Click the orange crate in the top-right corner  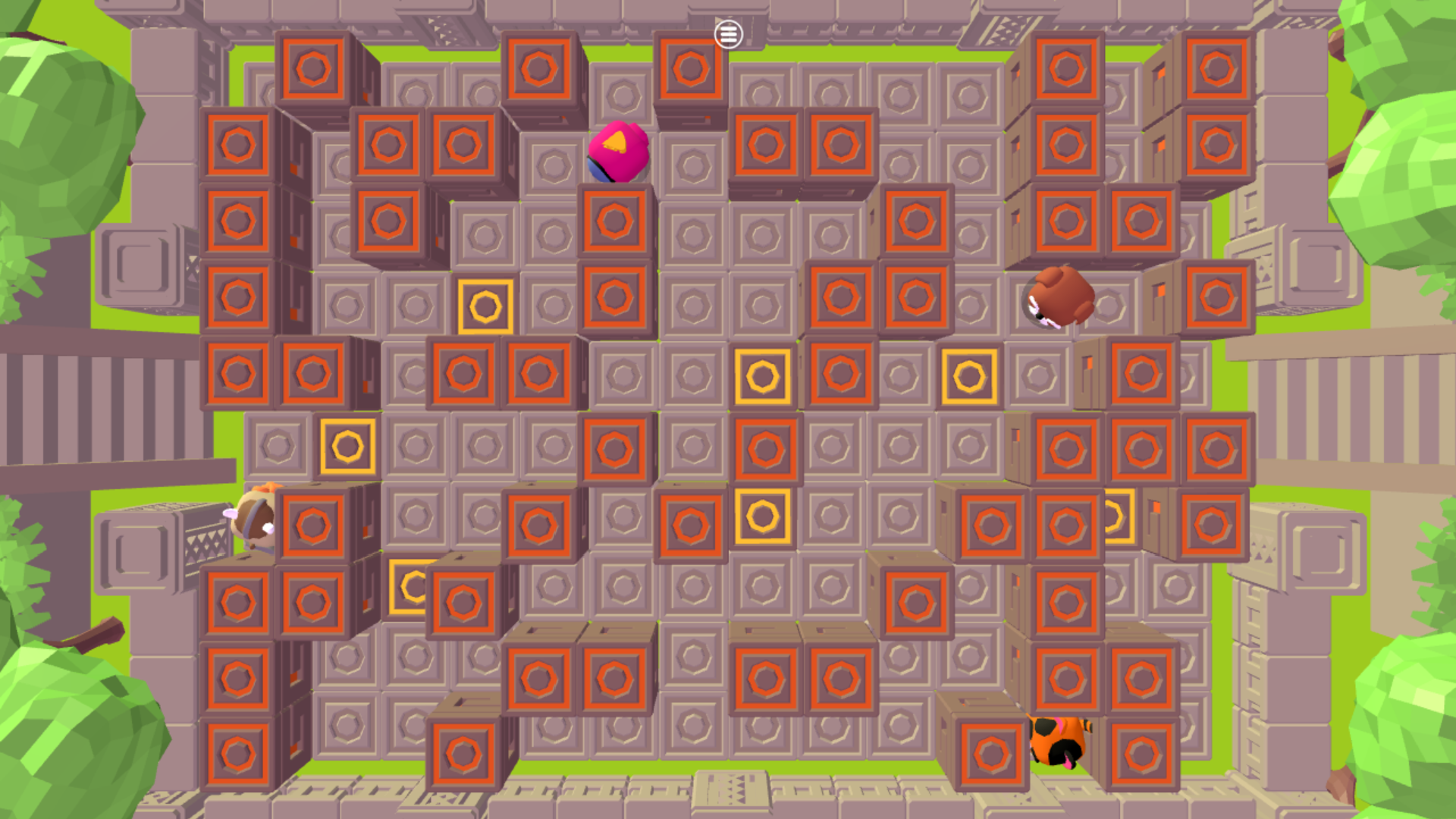(x=1216, y=68)
